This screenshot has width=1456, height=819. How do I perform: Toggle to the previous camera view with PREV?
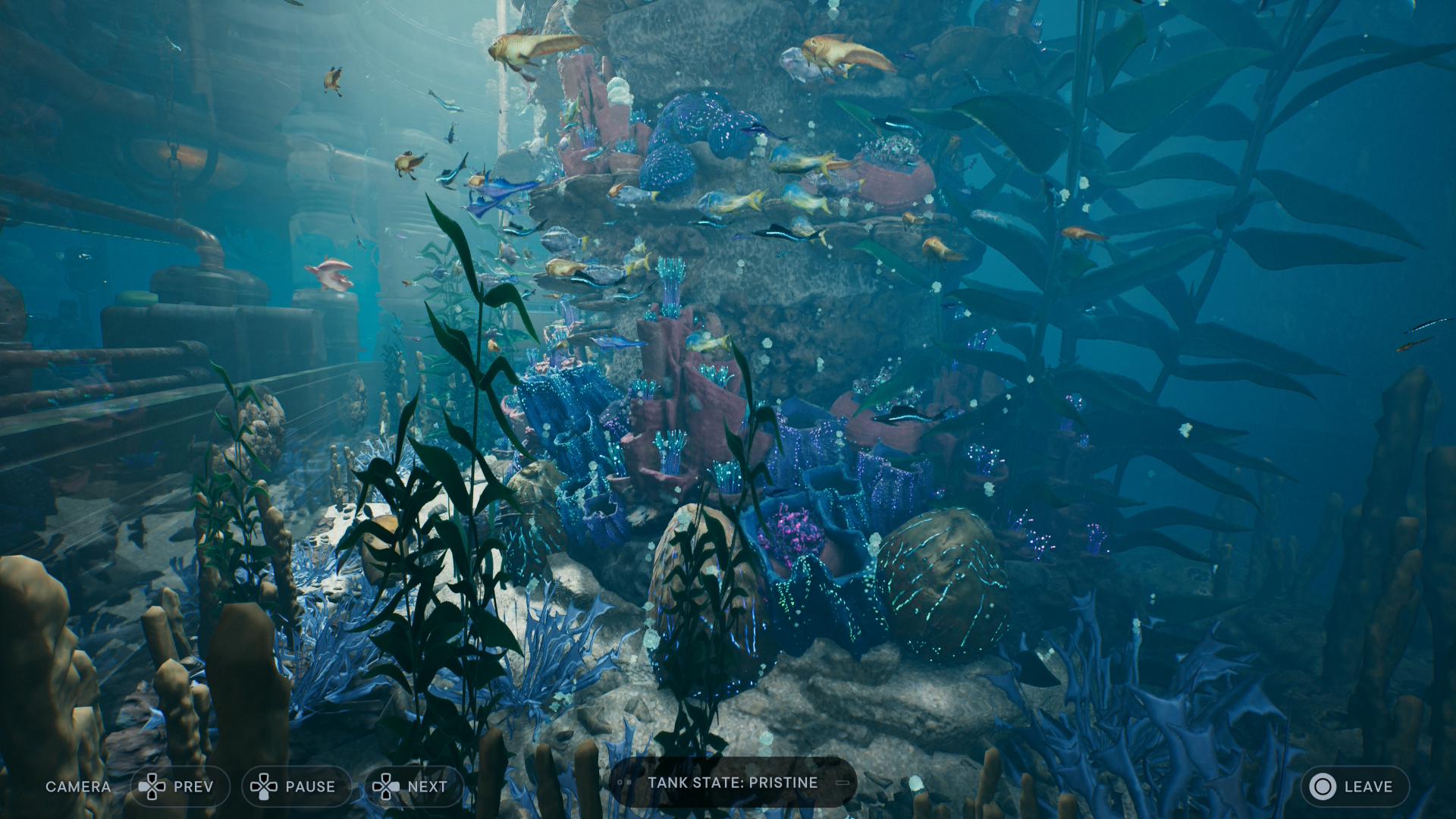pyautogui.click(x=180, y=786)
